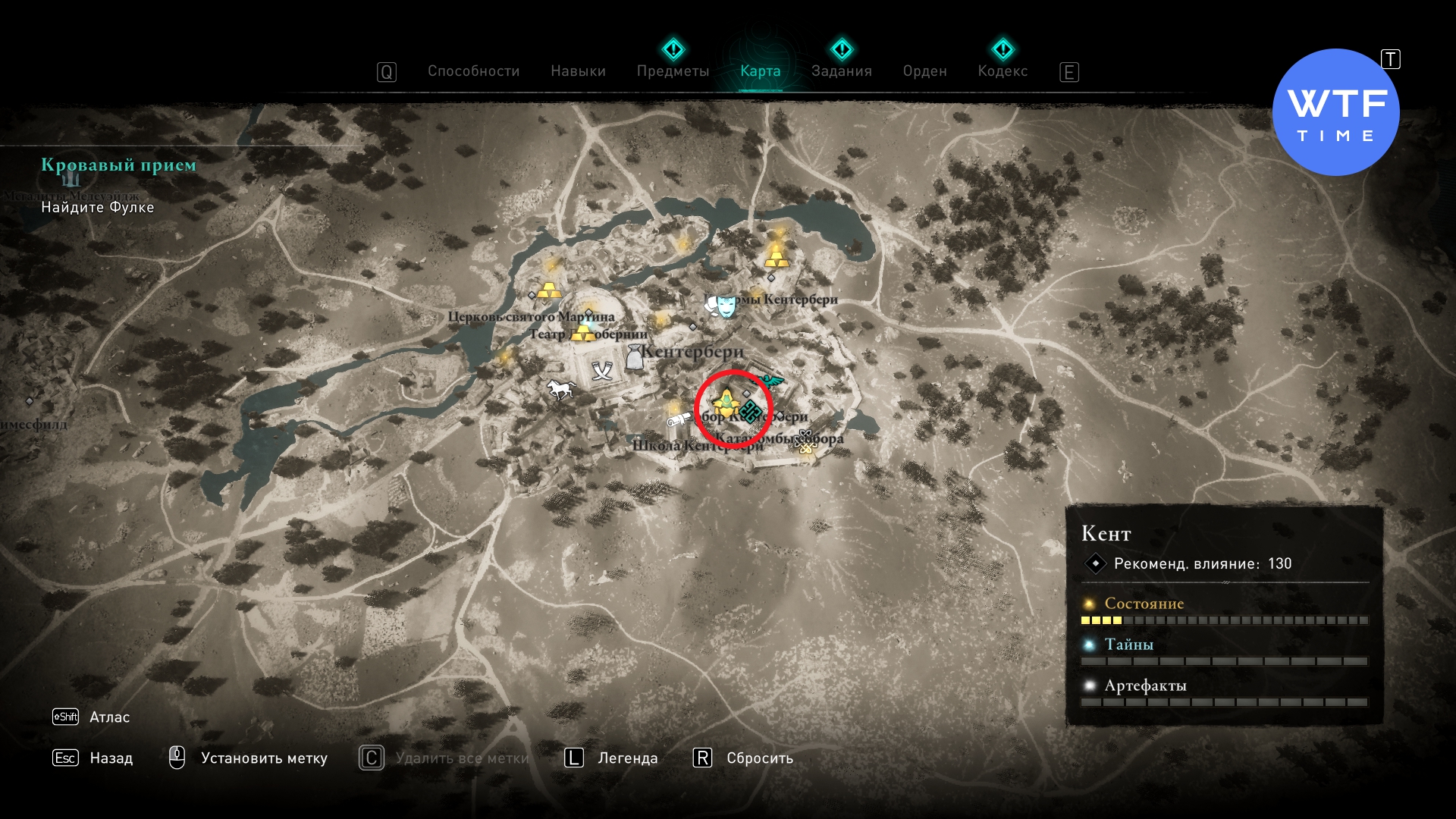Screen dimensions: 1456x819
Task: Select the merchant sack marker
Action: coord(634,356)
